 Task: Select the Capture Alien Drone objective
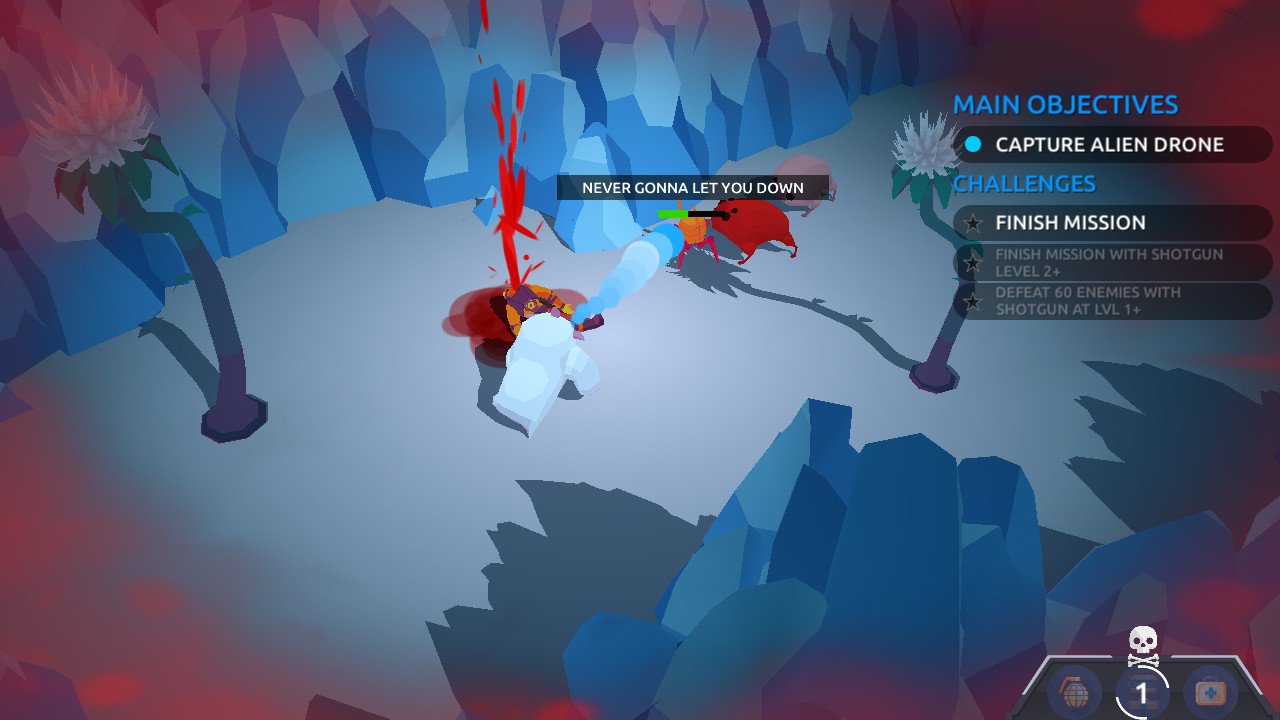(1110, 145)
